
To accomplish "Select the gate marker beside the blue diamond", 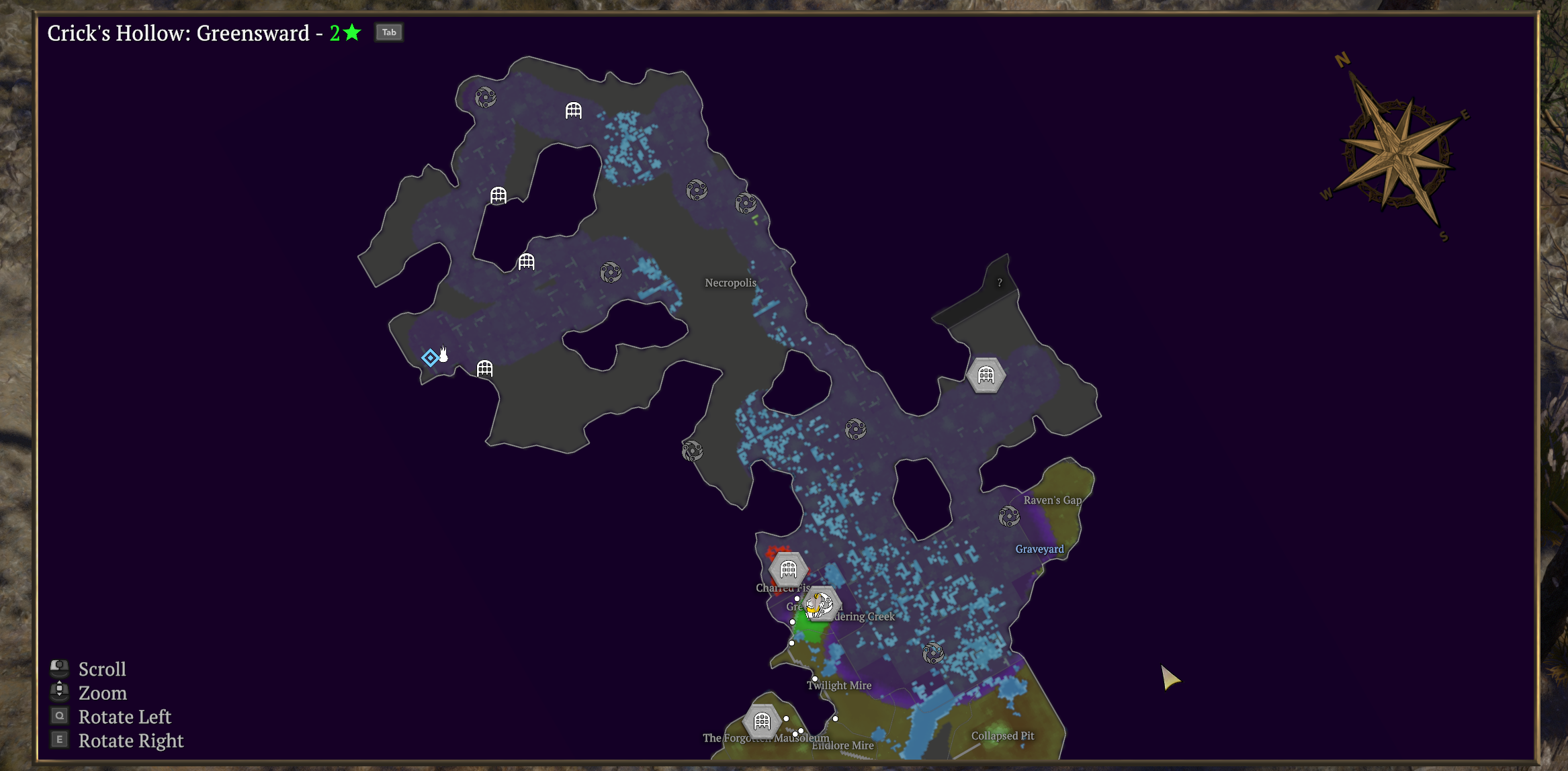I will (484, 369).
